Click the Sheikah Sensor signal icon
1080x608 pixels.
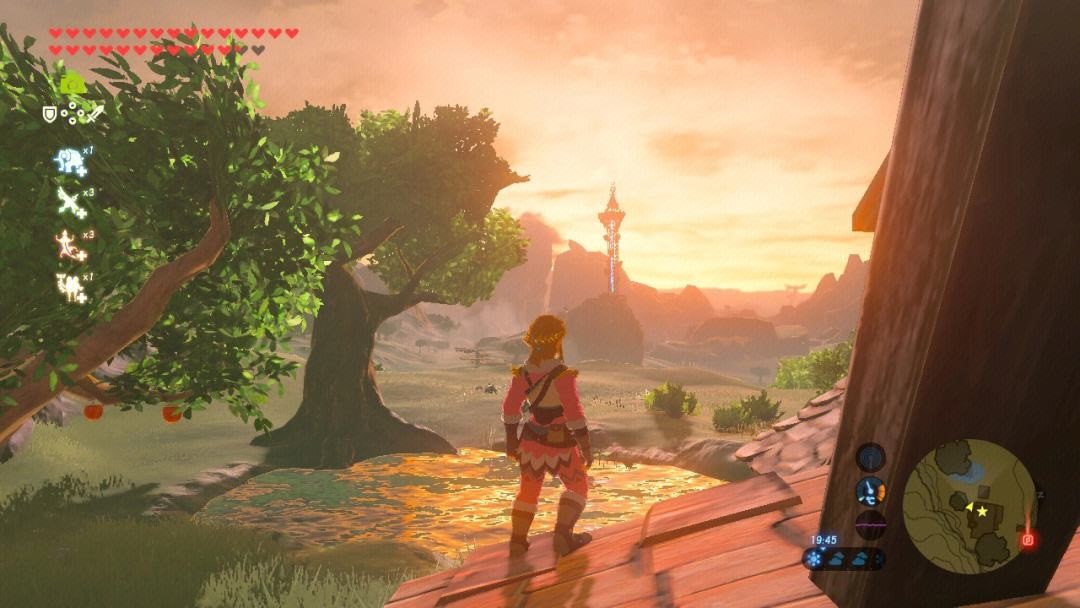pos(871,457)
